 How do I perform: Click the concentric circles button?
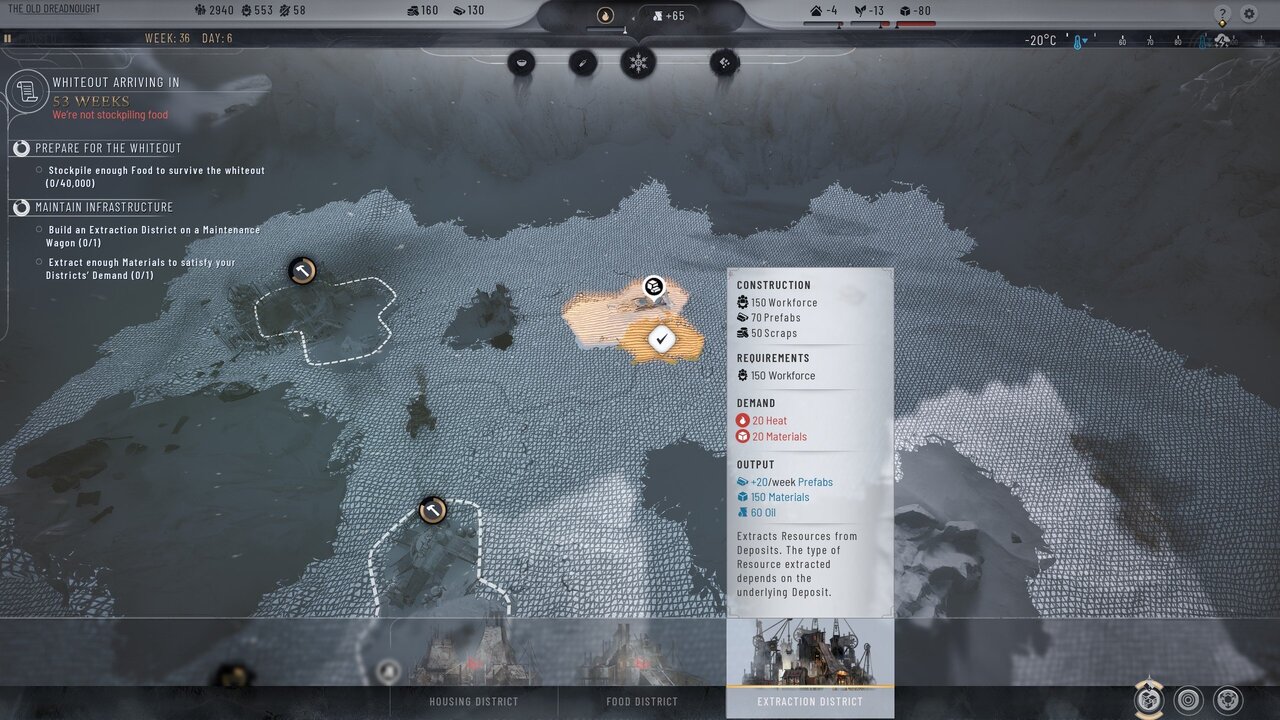click(1188, 700)
